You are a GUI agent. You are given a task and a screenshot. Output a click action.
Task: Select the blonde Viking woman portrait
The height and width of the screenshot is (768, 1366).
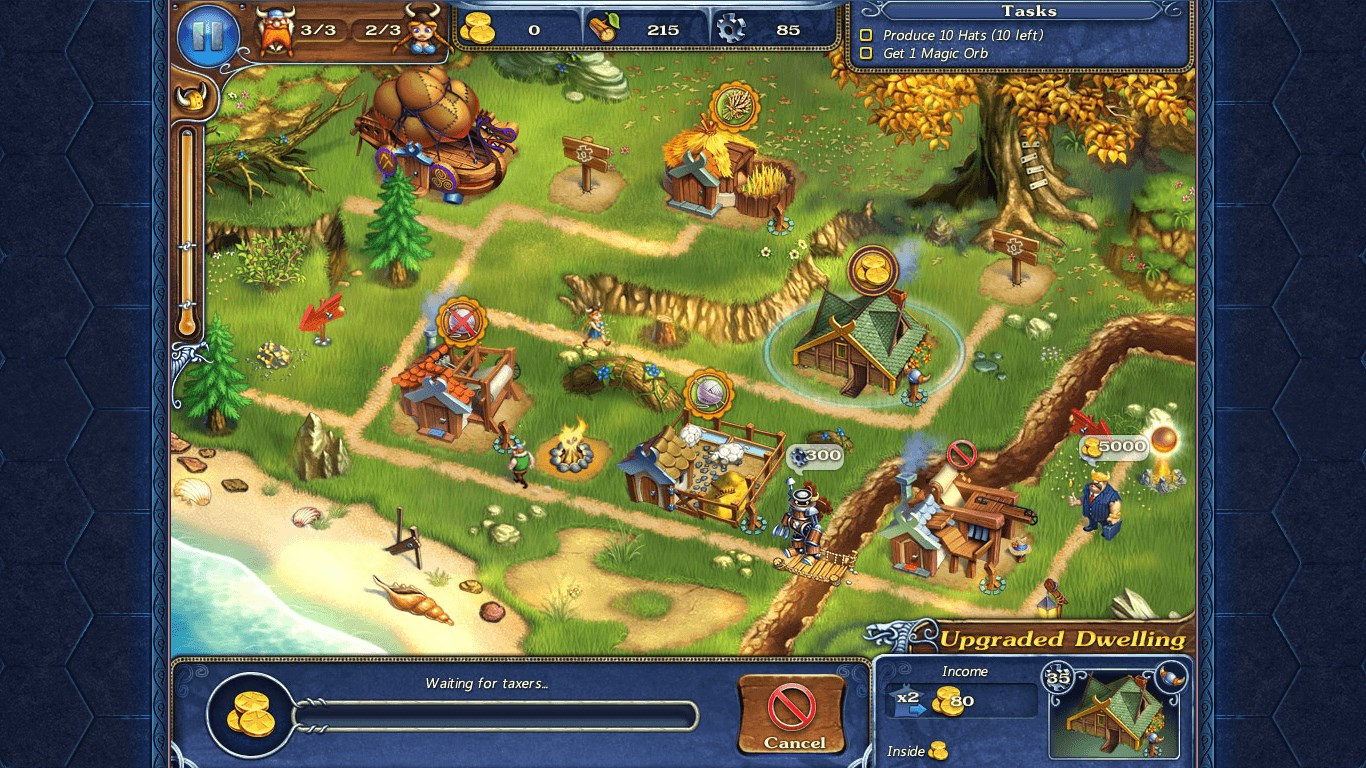tap(423, 30)
